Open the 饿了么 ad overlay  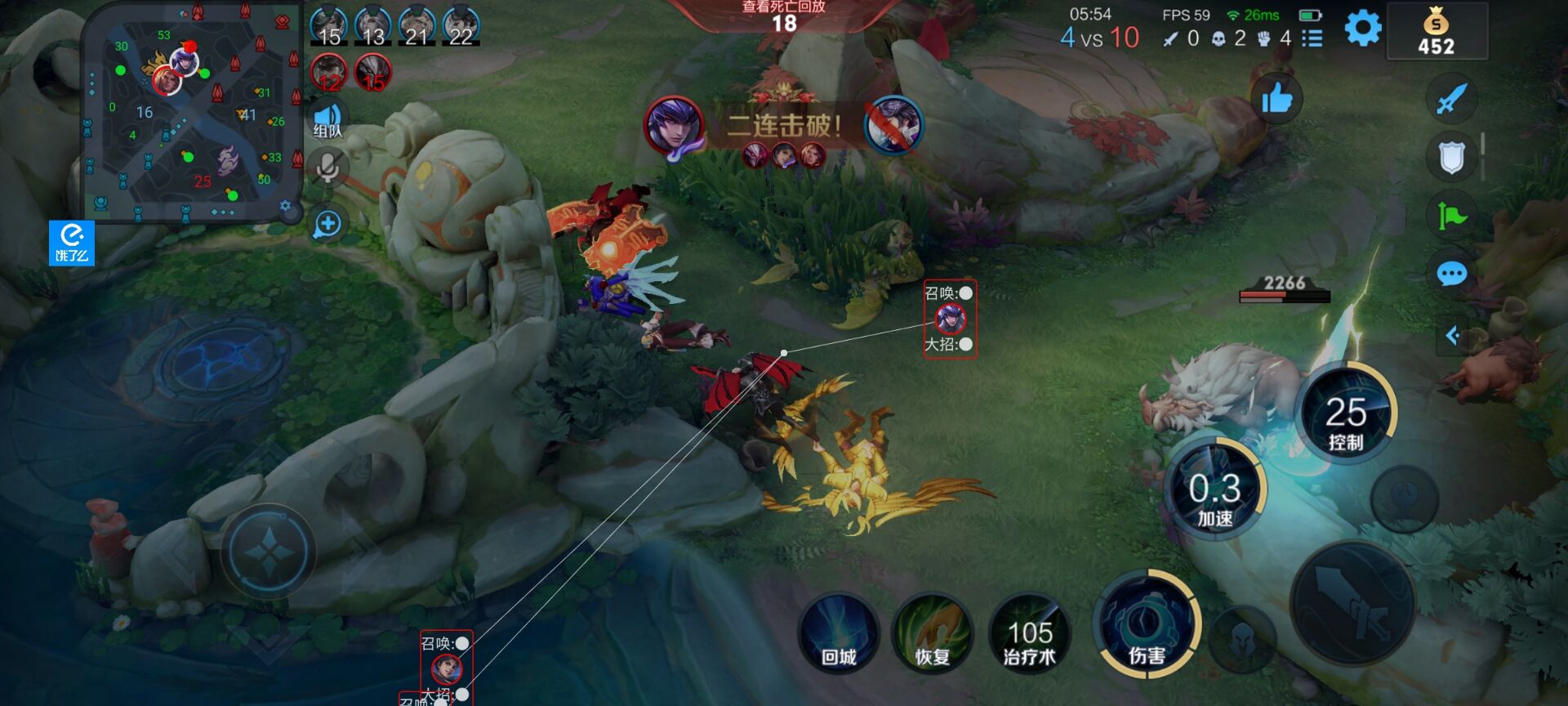pos(72,243)
